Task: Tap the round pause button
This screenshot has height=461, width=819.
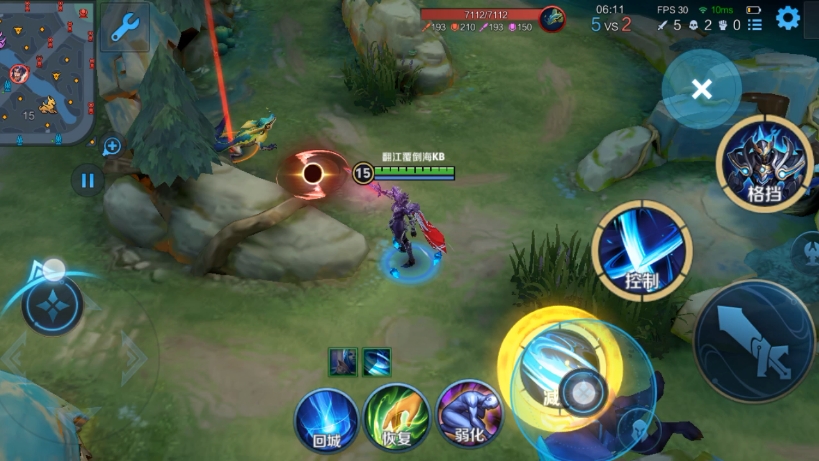Action: 87,181
